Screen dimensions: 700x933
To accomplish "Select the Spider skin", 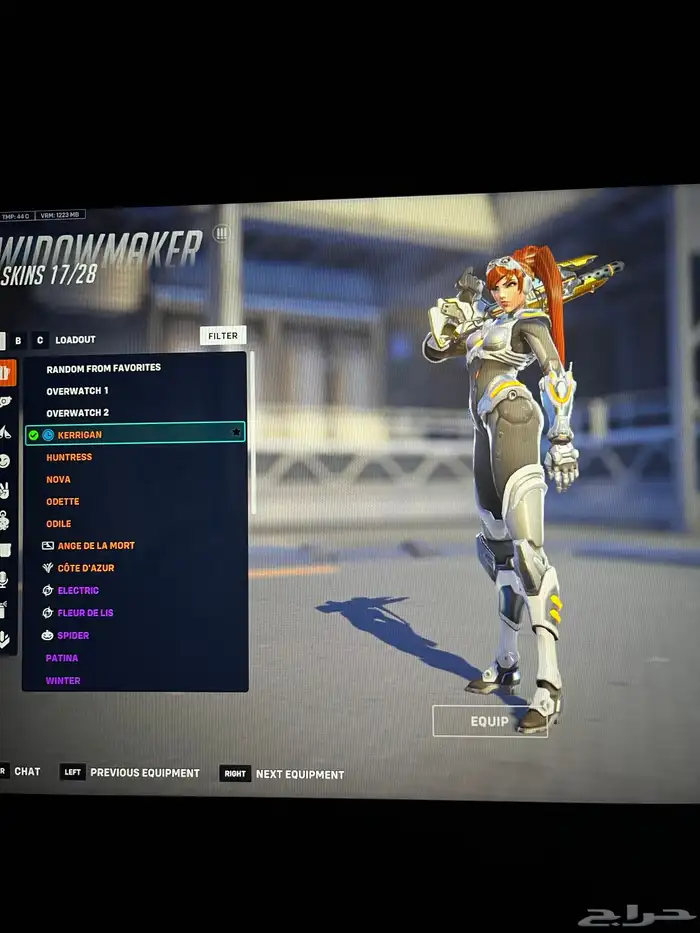I will 73,635.
